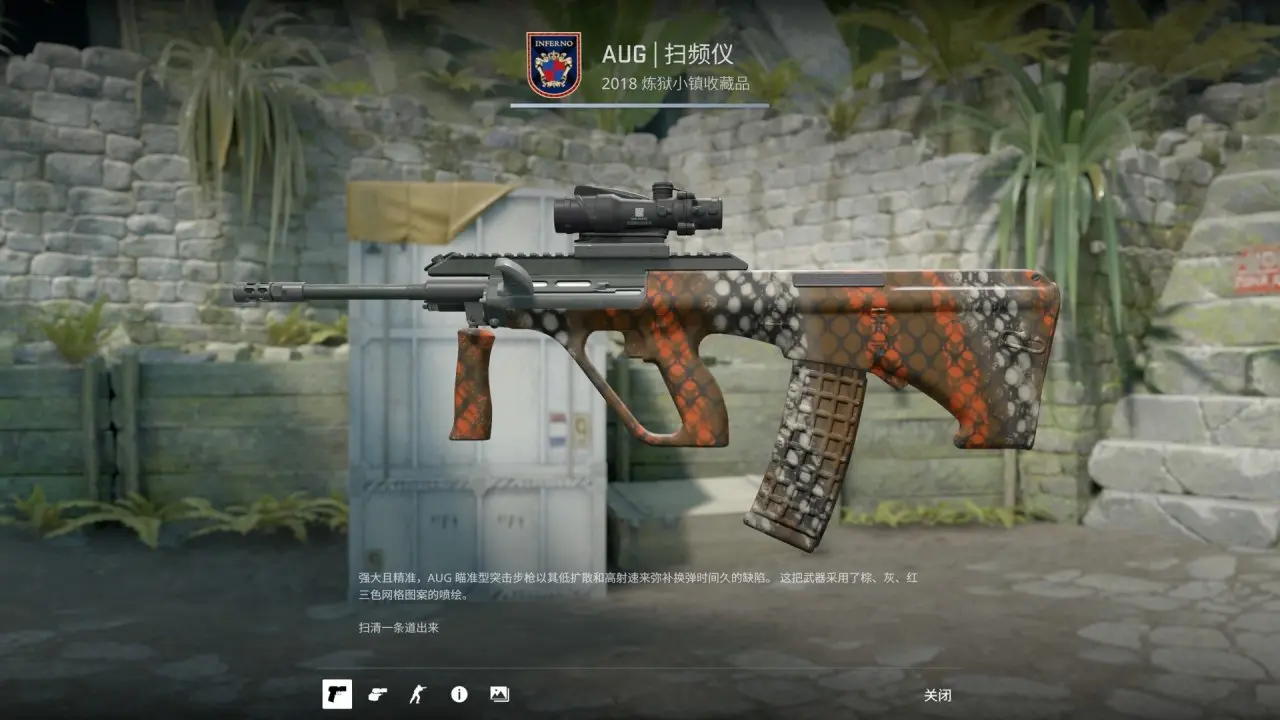Switch to the hand-held gun view

click(x=377, y=694)
